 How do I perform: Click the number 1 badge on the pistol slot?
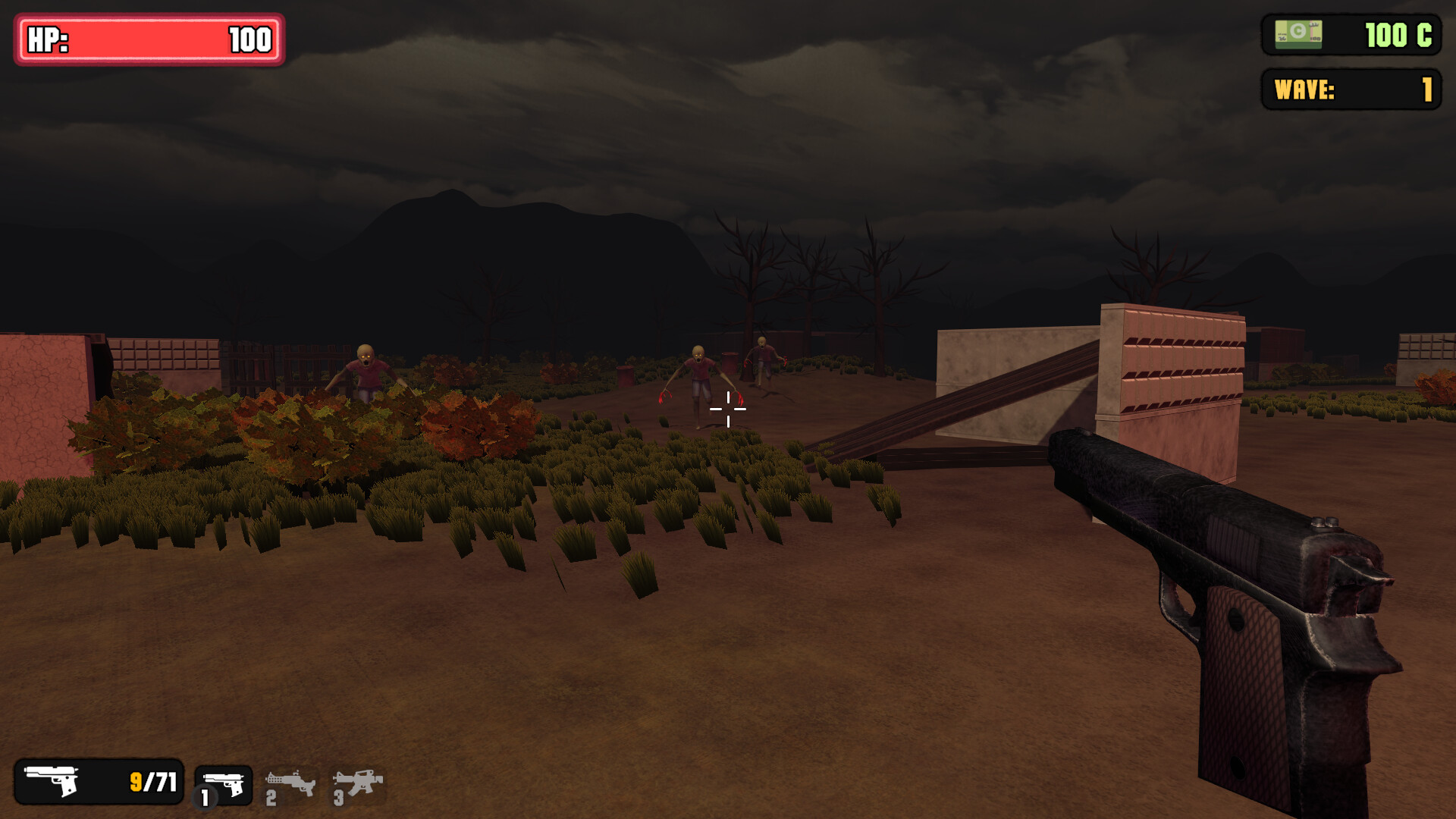pyautogui.click(x=206, y=798)
